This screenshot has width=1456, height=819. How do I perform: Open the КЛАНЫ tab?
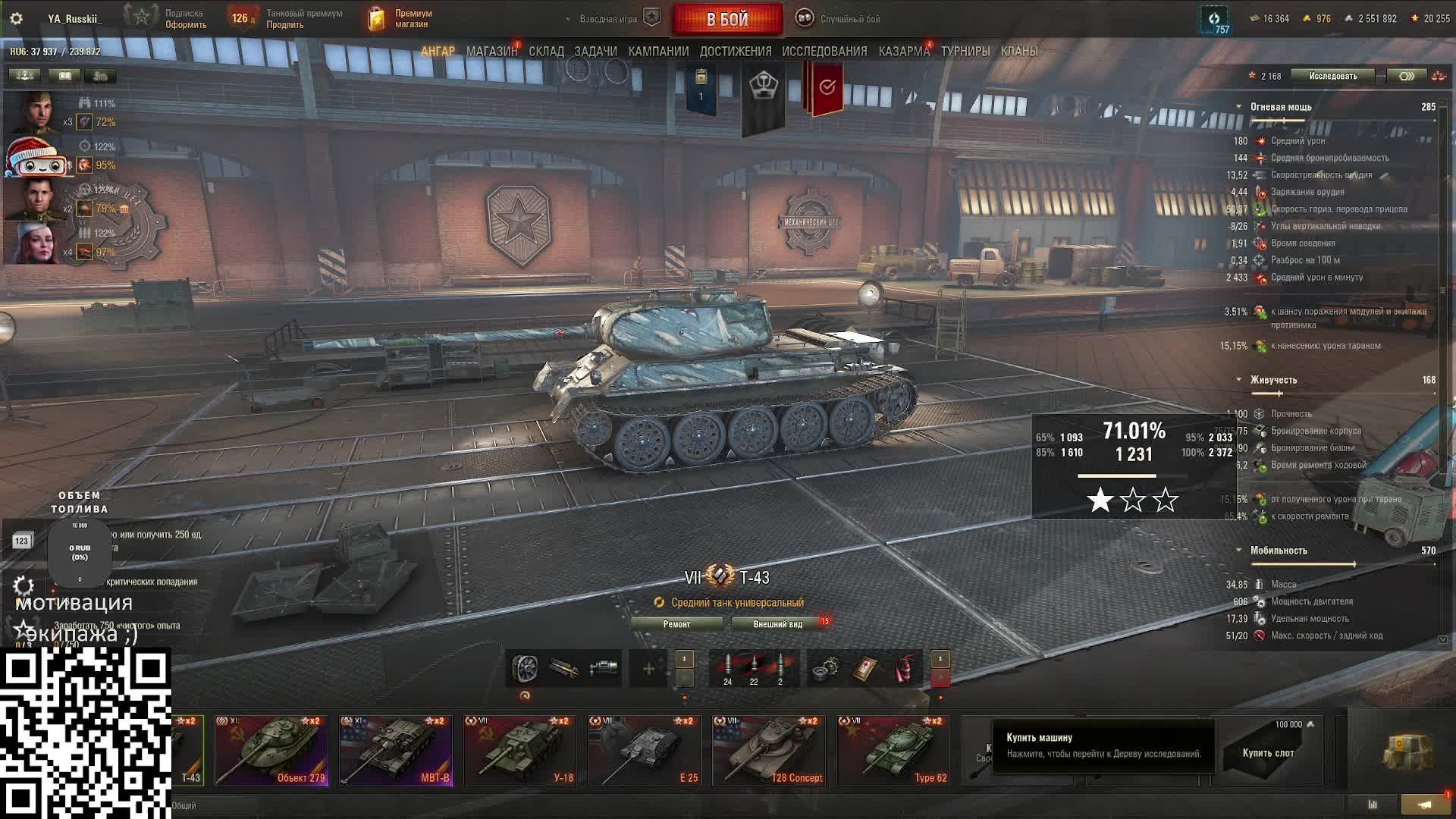tap(1019, 52)
